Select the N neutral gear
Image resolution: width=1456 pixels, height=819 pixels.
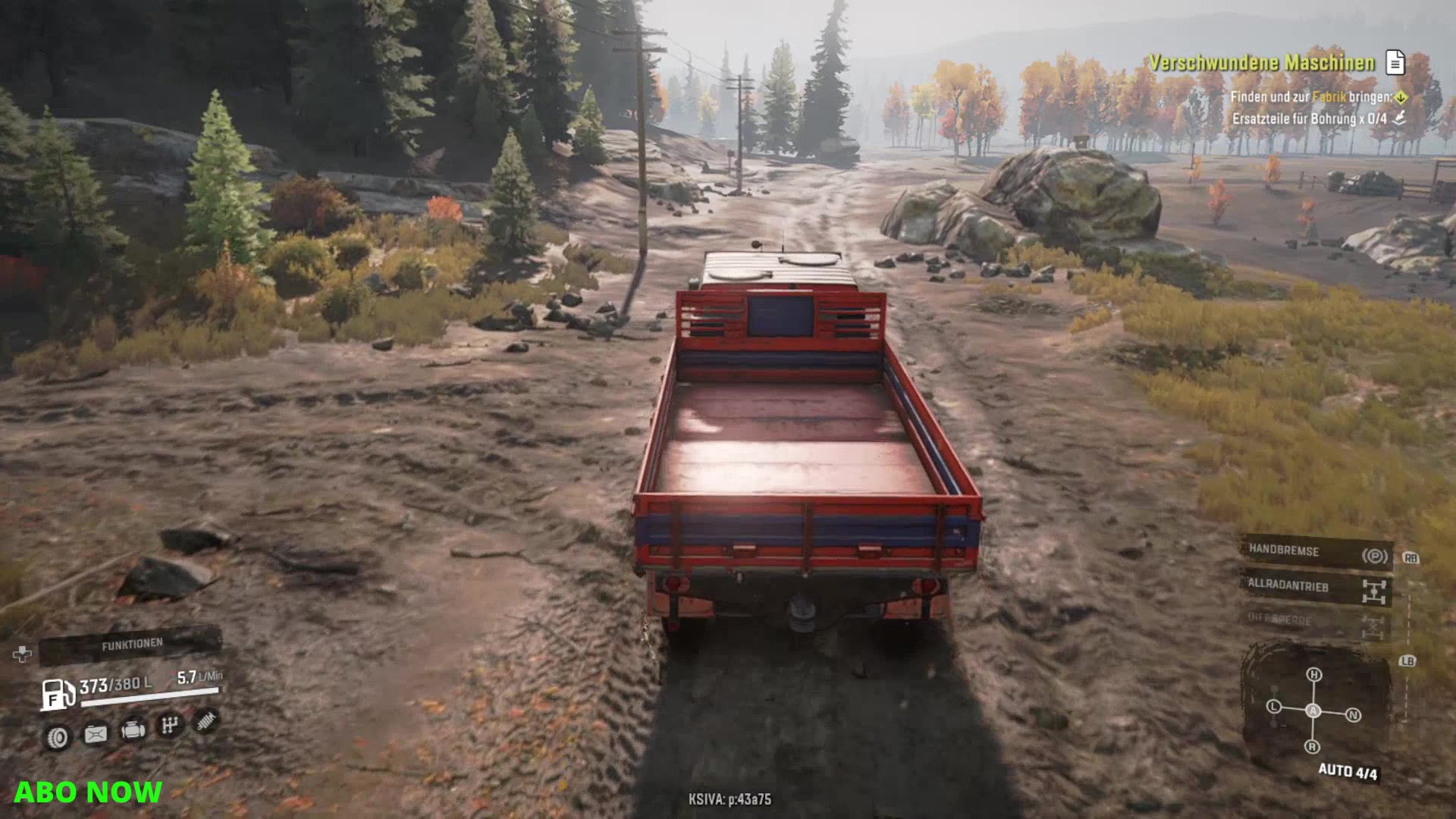[x=1354, y=715]
